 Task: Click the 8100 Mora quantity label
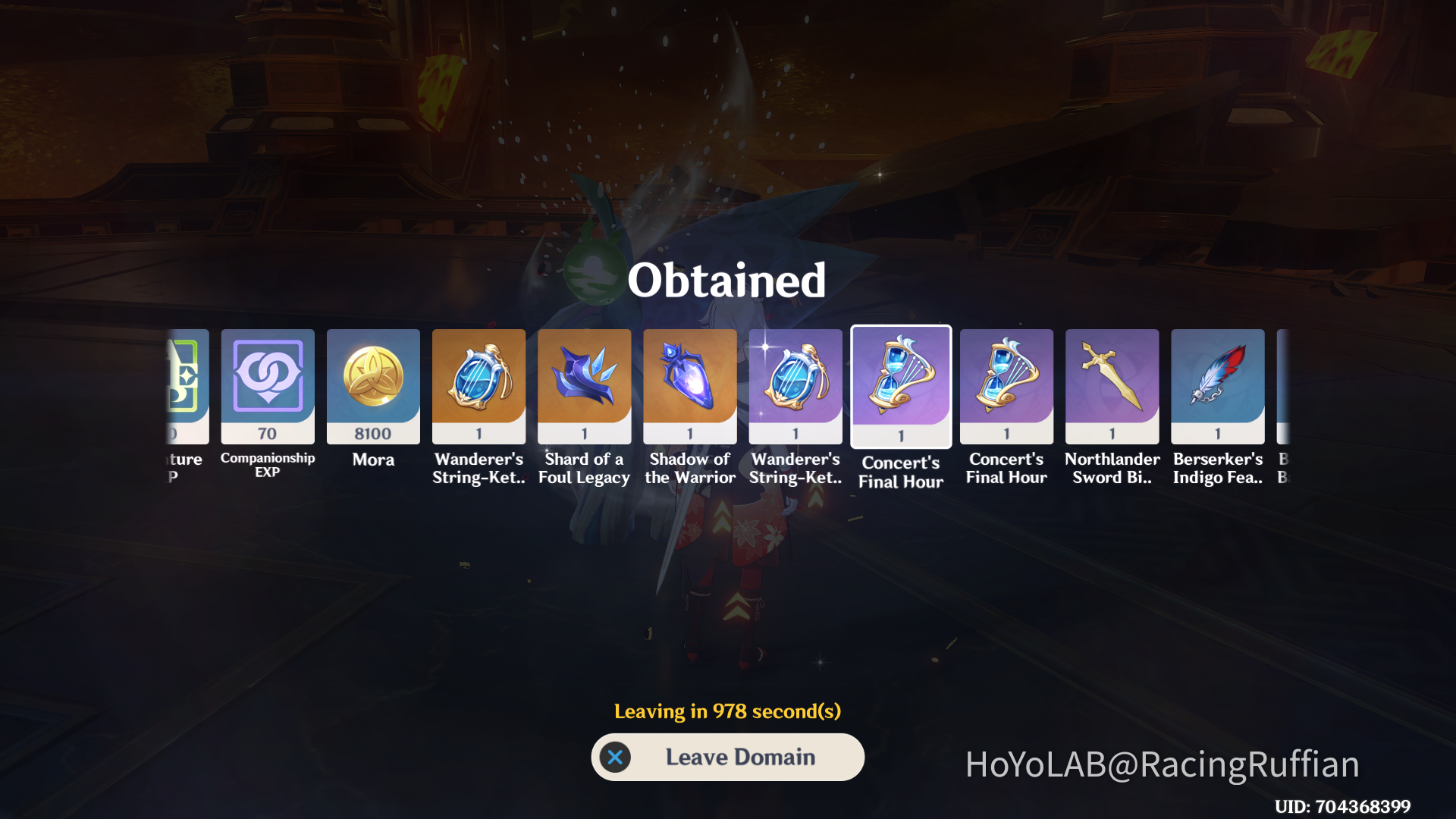pos(373,434)
